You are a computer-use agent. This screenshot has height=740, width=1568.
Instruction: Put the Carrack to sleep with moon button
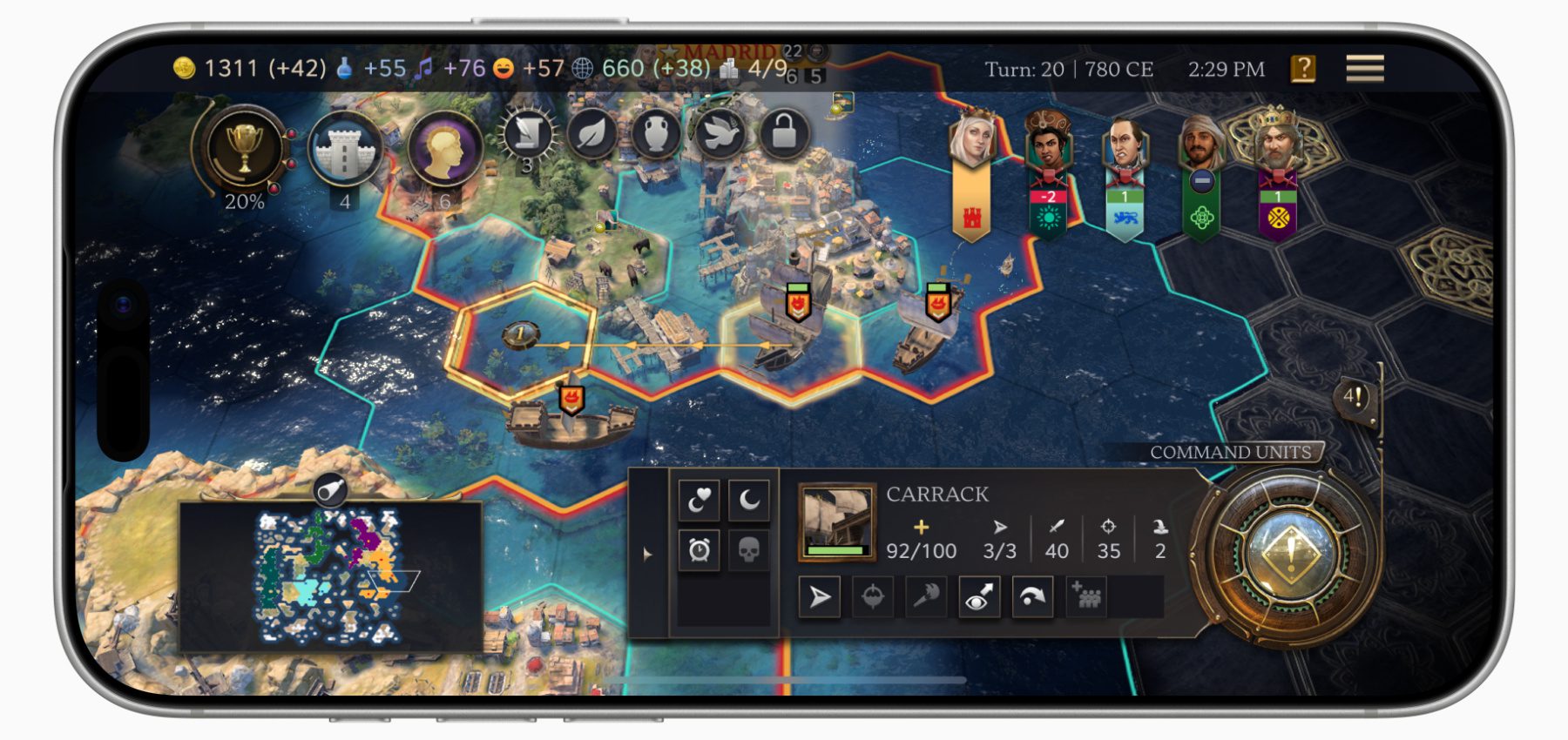click(748, 500)
